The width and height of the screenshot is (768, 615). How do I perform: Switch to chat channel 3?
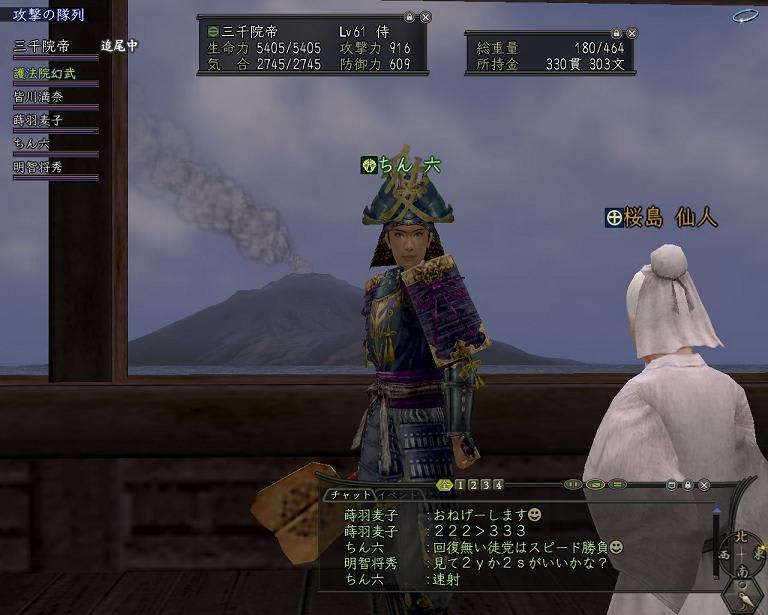coord(485,485)
